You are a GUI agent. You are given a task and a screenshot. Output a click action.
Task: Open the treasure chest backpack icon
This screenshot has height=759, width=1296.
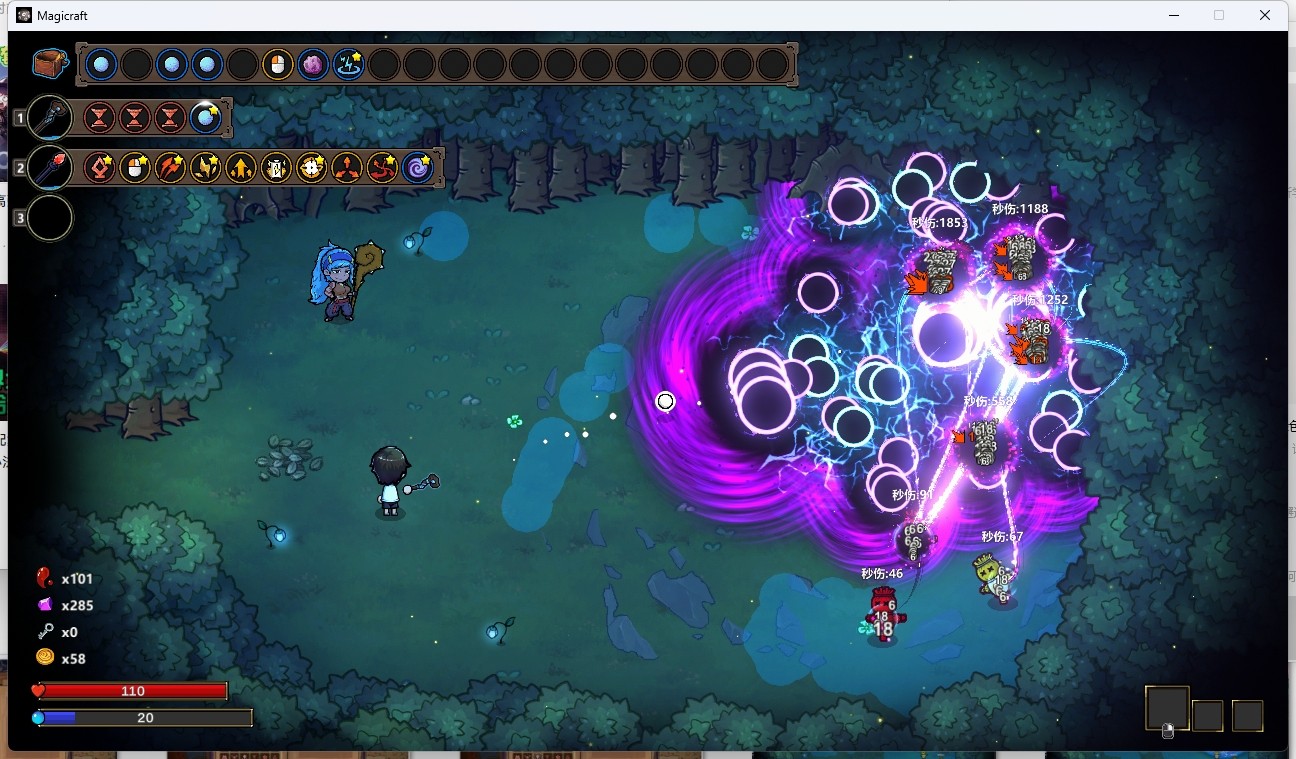pyautogui.click(x=49, y=64)
